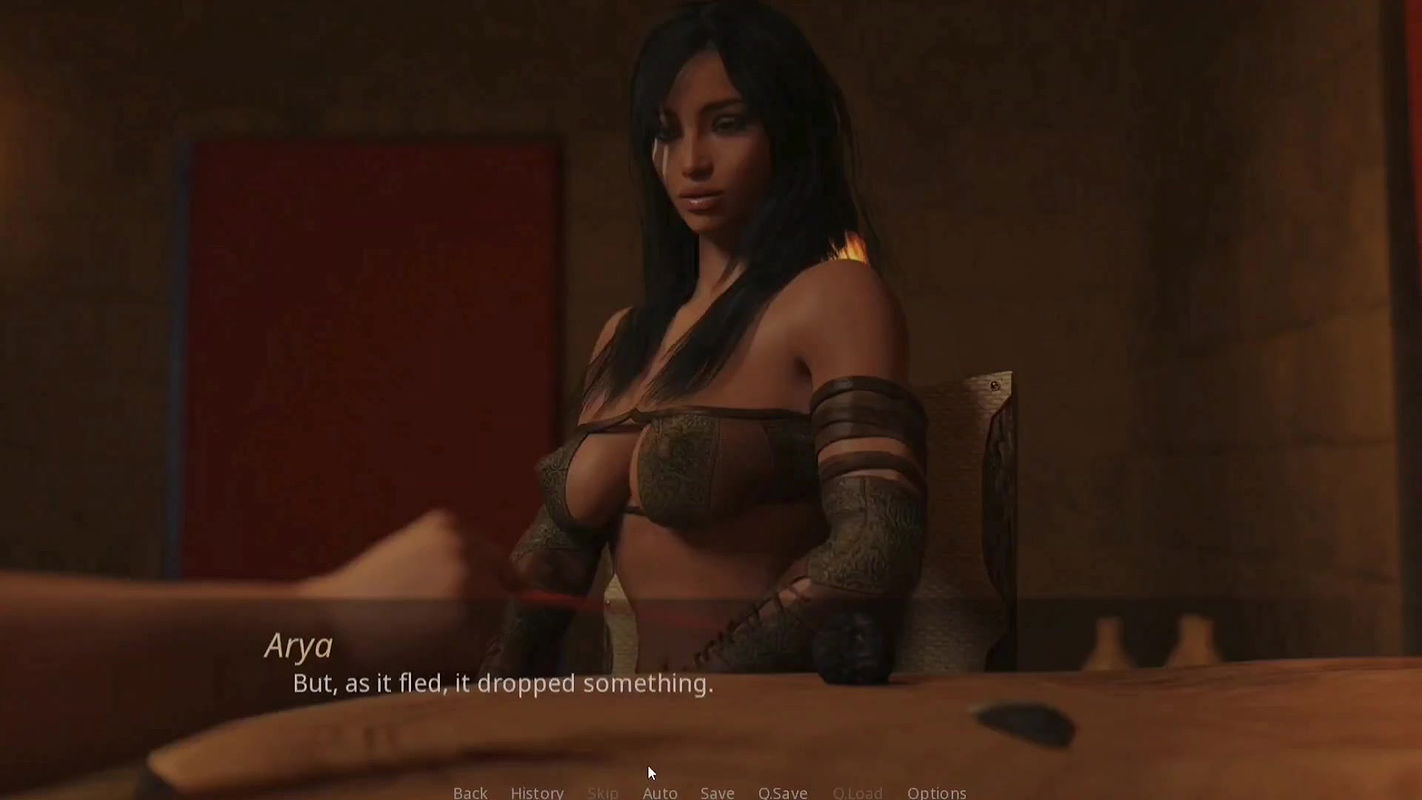Perform a quick save with Q.Save
Viewport: 1422px width, 800px height.
click(x=782, y=792)
